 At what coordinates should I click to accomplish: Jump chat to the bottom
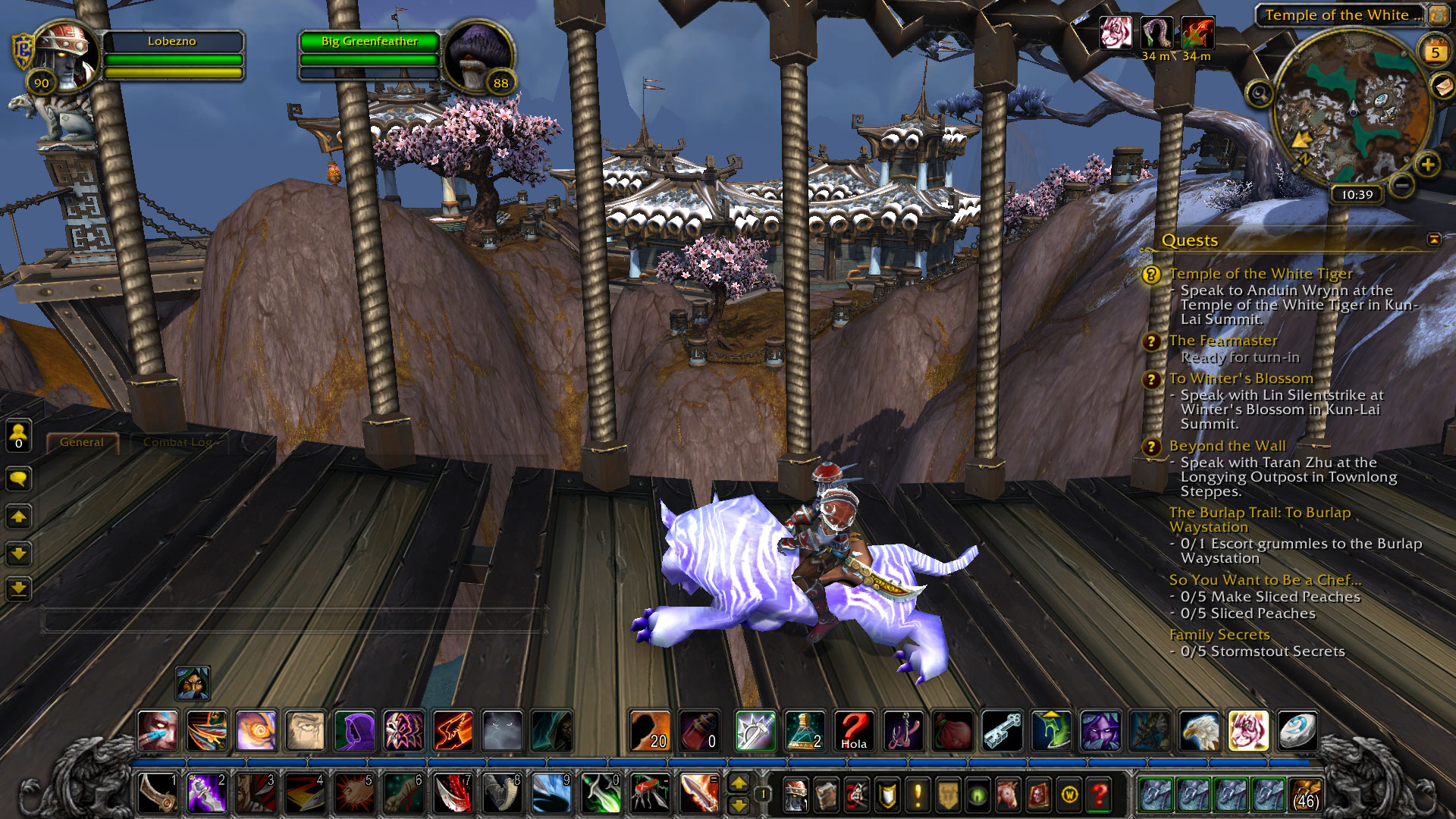(19, 588)
